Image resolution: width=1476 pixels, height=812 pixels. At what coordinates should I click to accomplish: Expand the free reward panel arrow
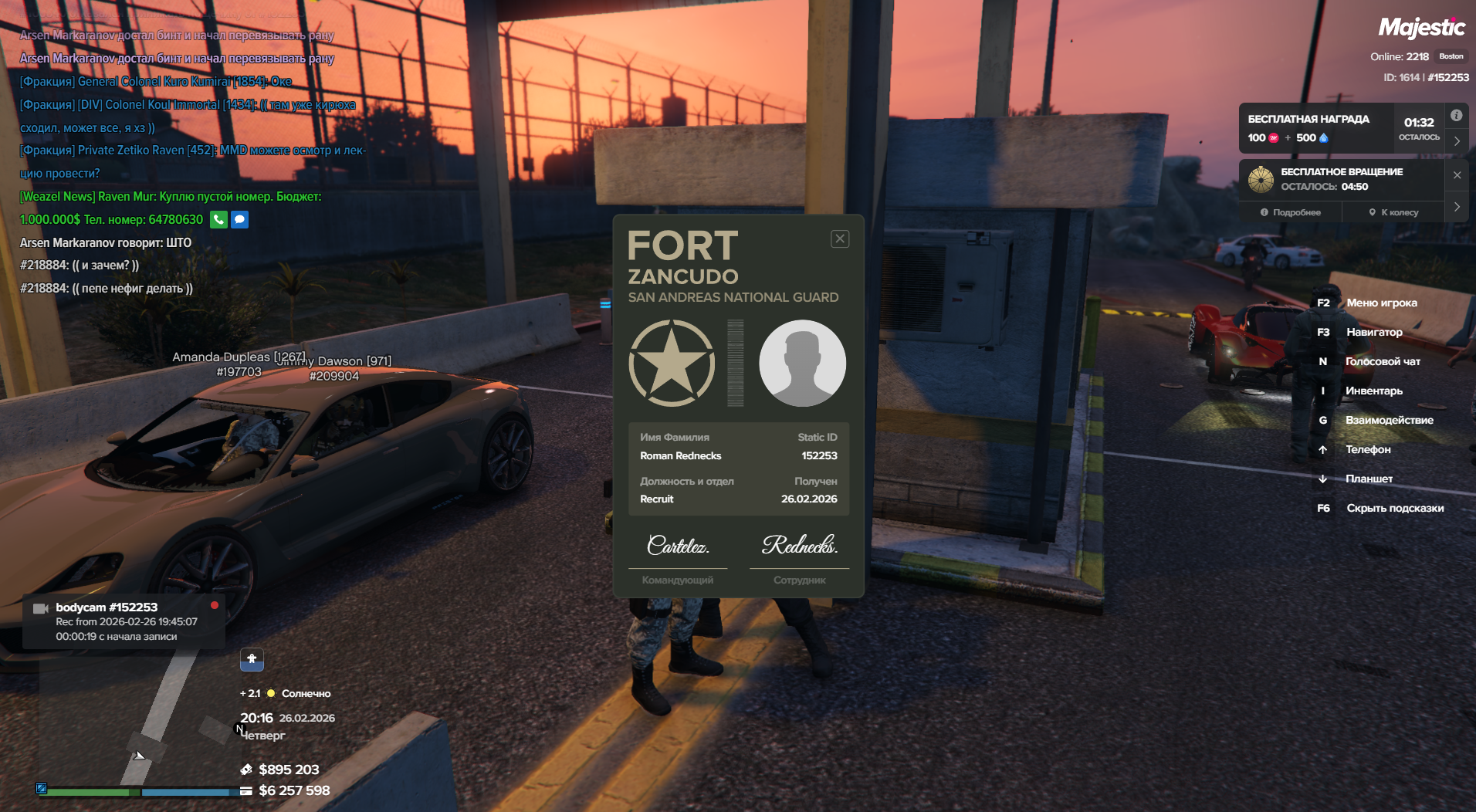point(1457,141)
